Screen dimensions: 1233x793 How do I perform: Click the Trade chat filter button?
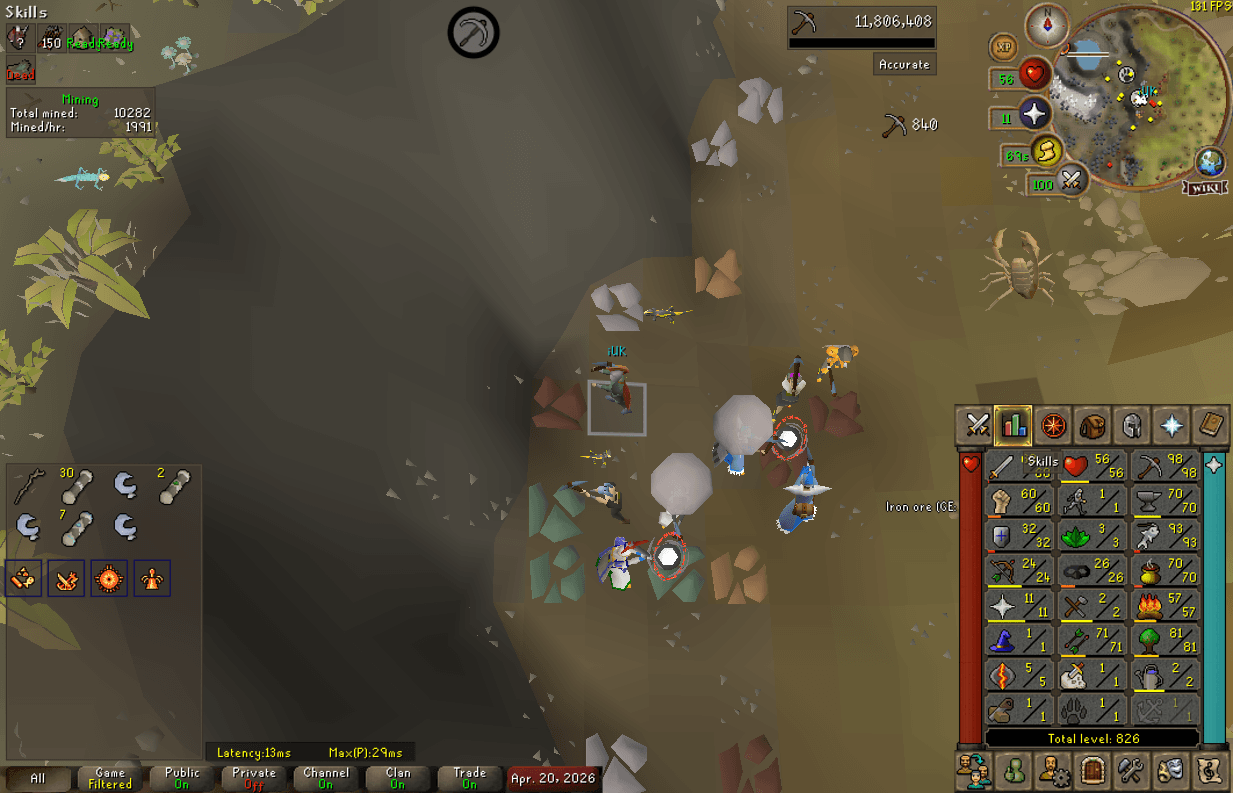469,778
